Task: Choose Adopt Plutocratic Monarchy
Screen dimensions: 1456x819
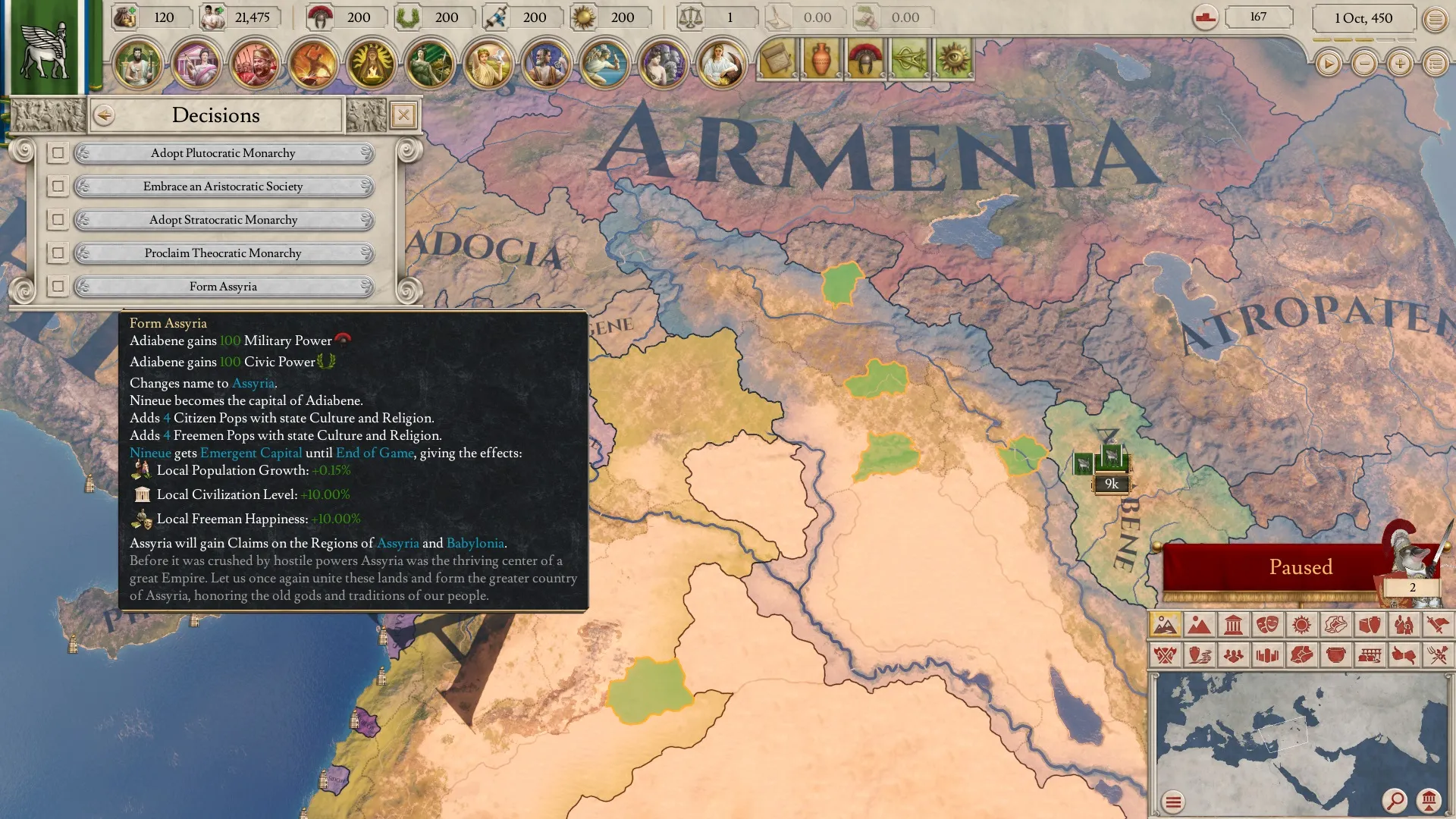Action: pyautogui.click(x=223, y=153)
